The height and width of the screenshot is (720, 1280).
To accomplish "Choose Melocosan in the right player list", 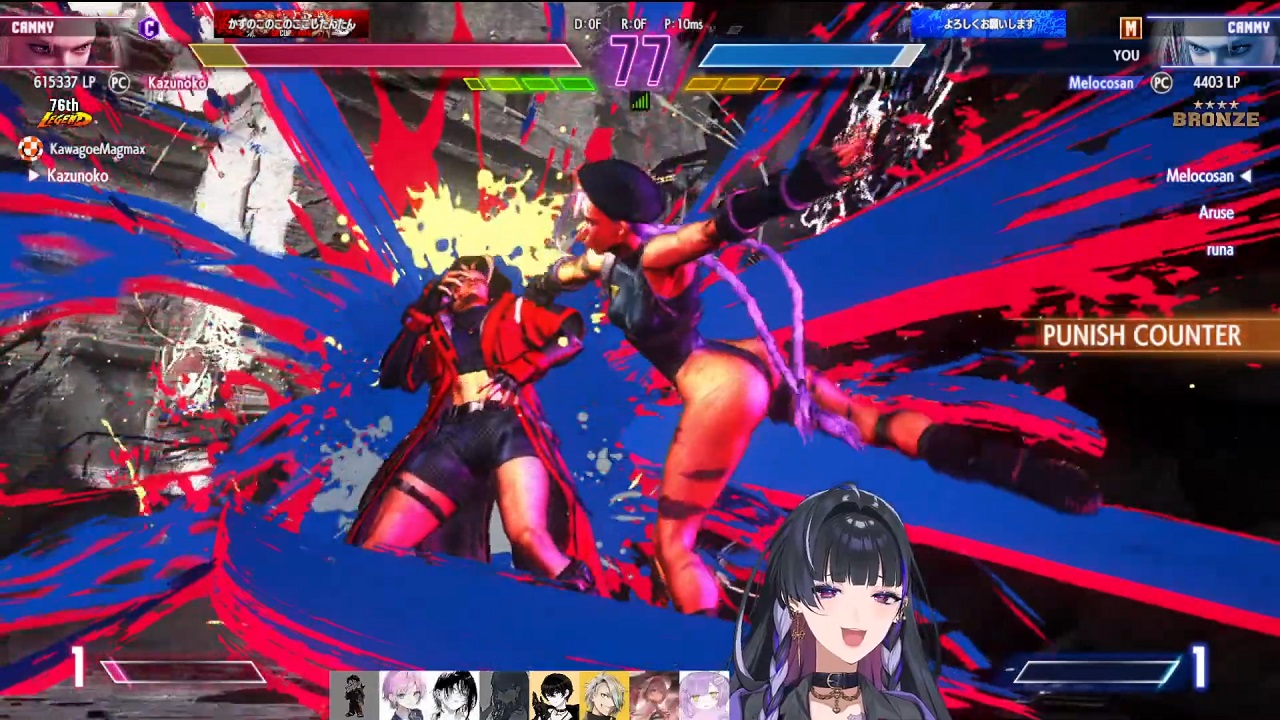I will point(1200,176).
